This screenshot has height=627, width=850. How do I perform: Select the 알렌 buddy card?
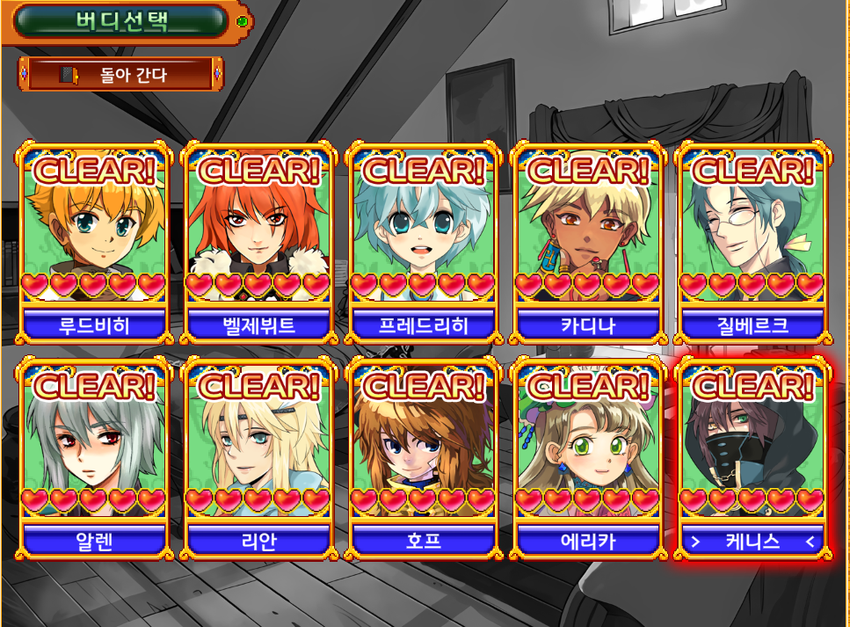click(94, 456)
